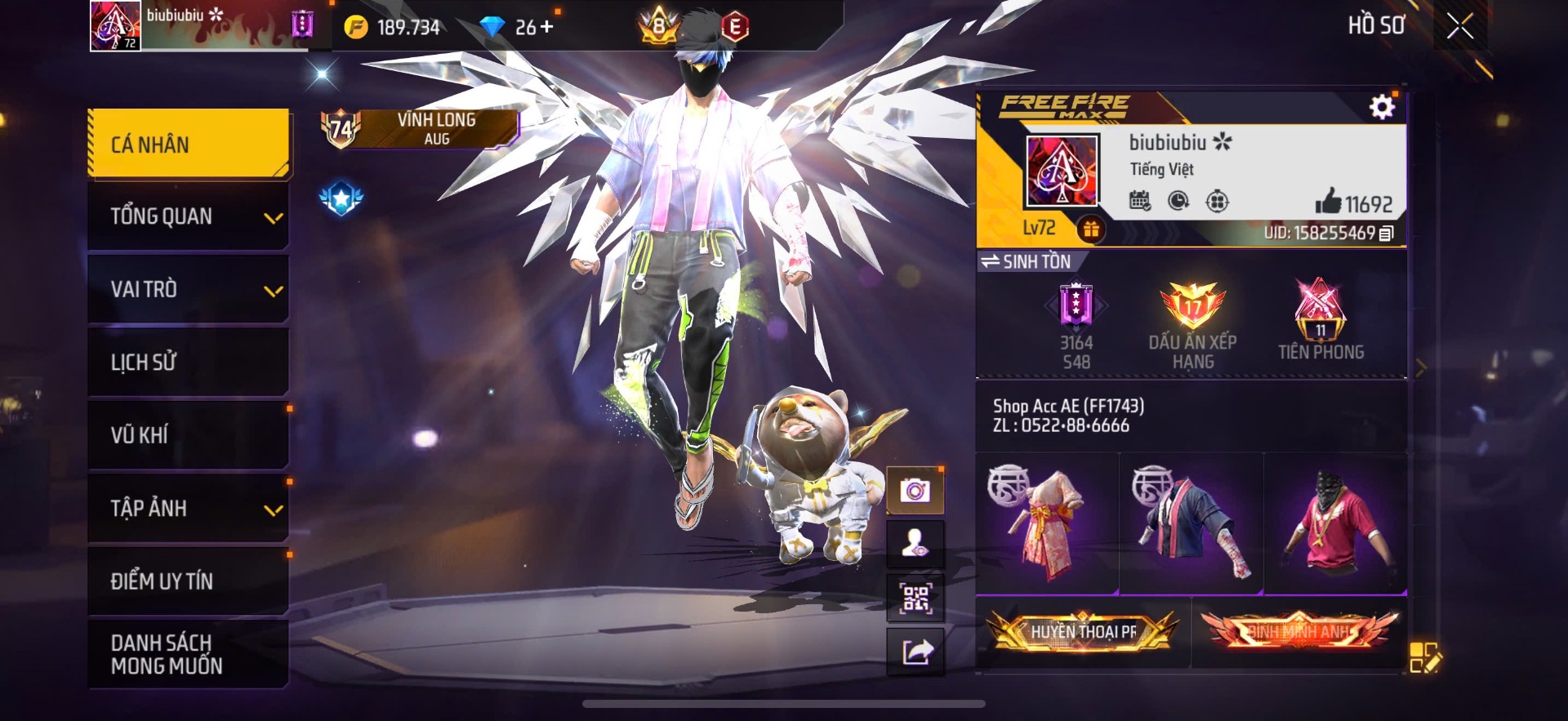Close the profile screen
This screenshot has height=721, width=1568.
click(x=1460, y=27)
